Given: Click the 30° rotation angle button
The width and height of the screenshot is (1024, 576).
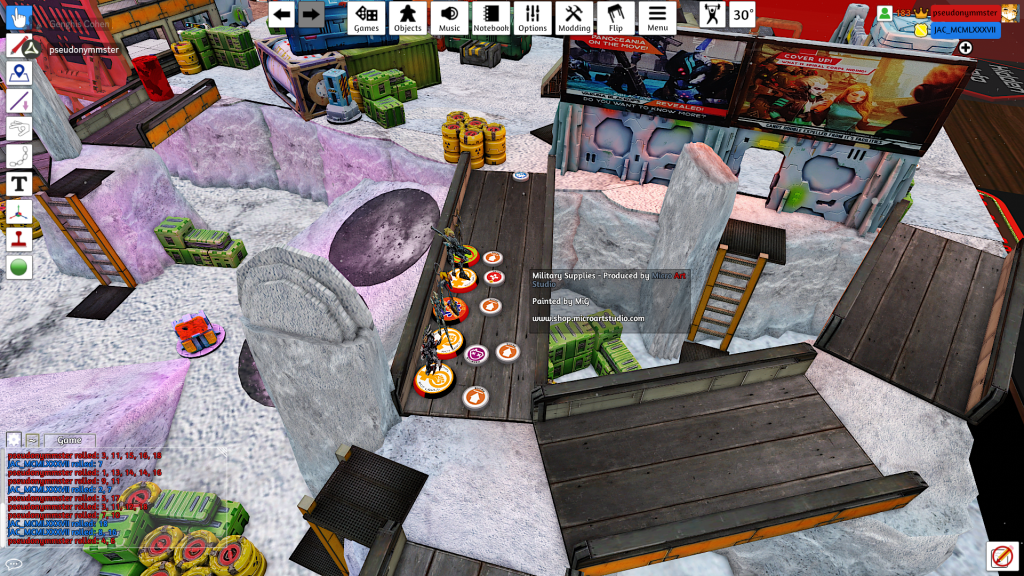Looking at the screenshot, I should click(742, 15).
